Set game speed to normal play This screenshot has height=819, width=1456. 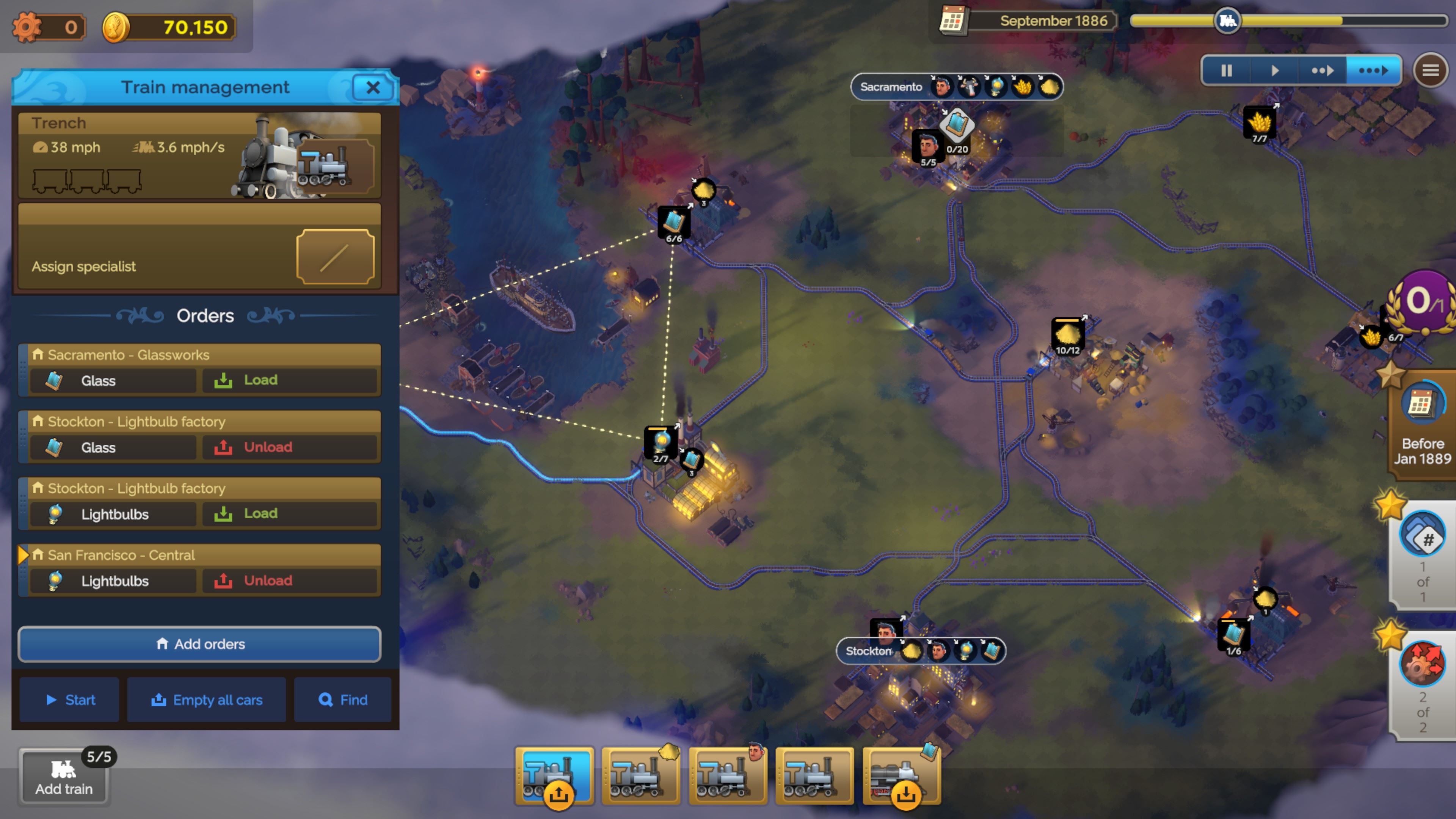(x=1274, y=71)
